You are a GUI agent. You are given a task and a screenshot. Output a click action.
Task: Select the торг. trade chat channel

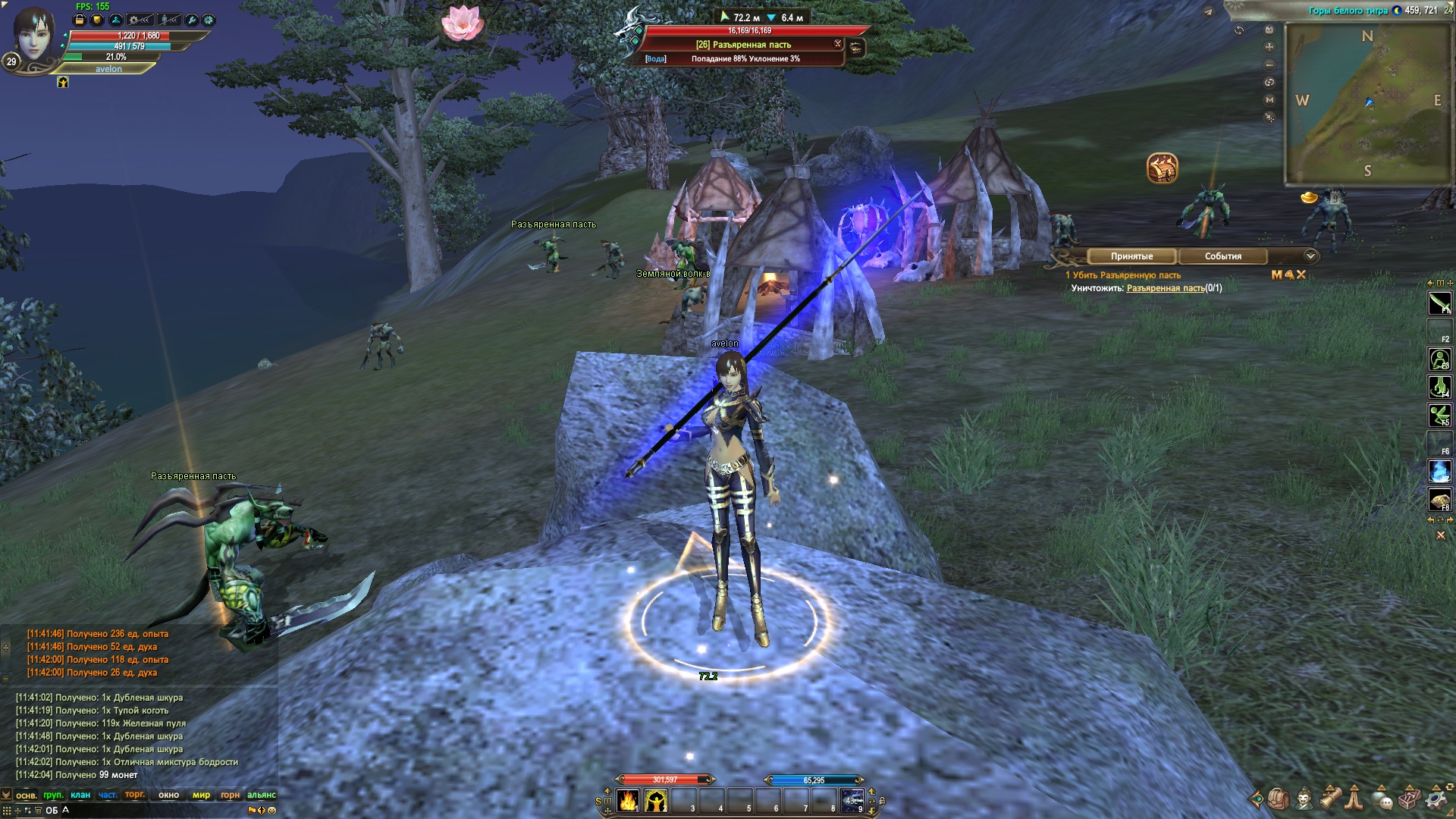tap(135, 795)
